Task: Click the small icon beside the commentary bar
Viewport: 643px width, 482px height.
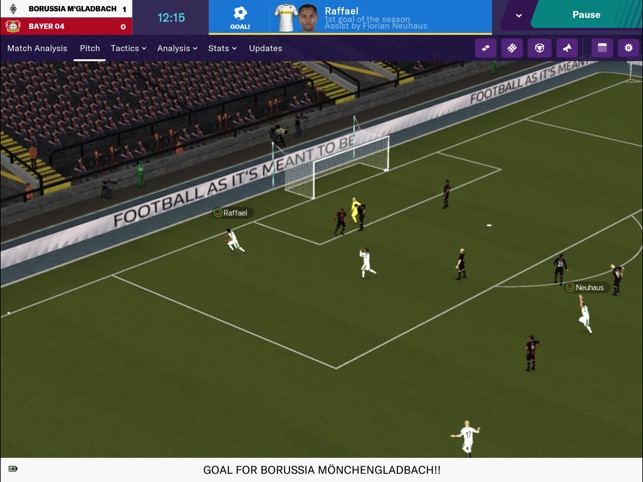Action: (x=13, y=469)
